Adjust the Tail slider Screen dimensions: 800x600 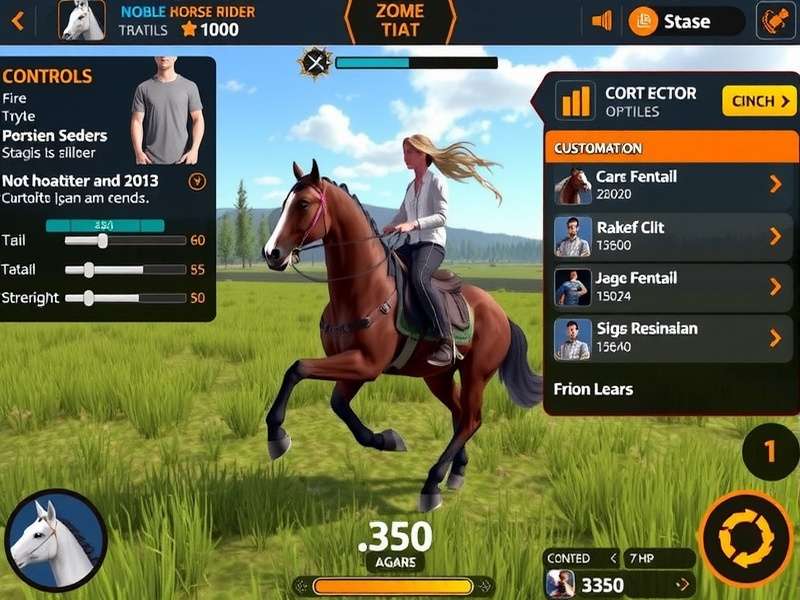(102, 241)
